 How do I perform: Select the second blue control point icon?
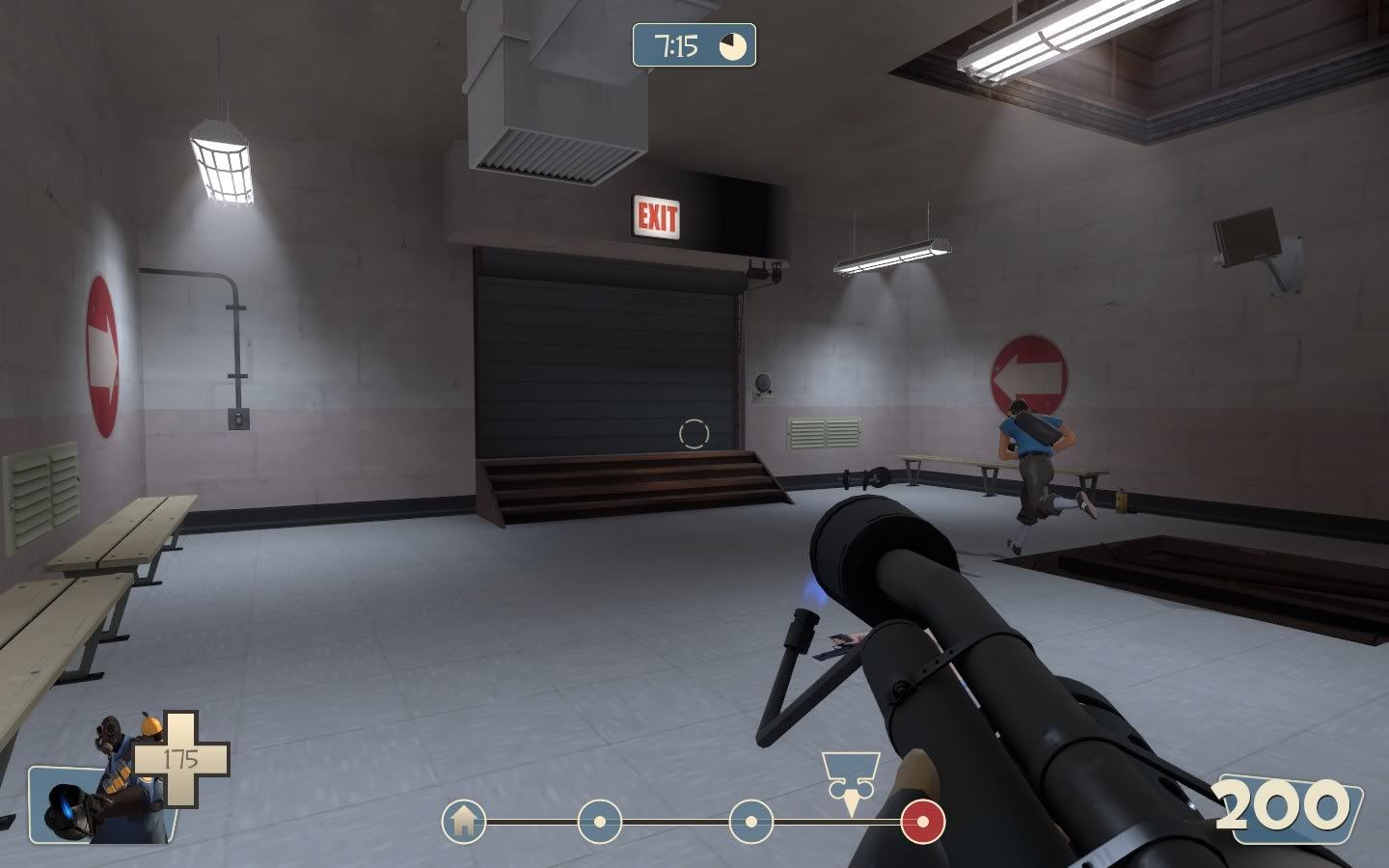click(752, 823)
